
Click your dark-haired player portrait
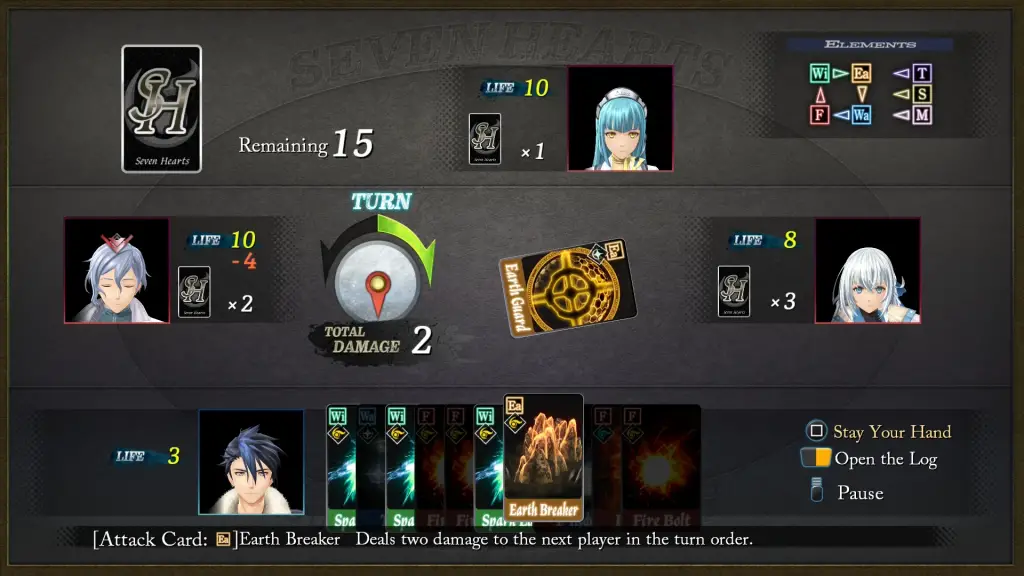pos(251,461)
